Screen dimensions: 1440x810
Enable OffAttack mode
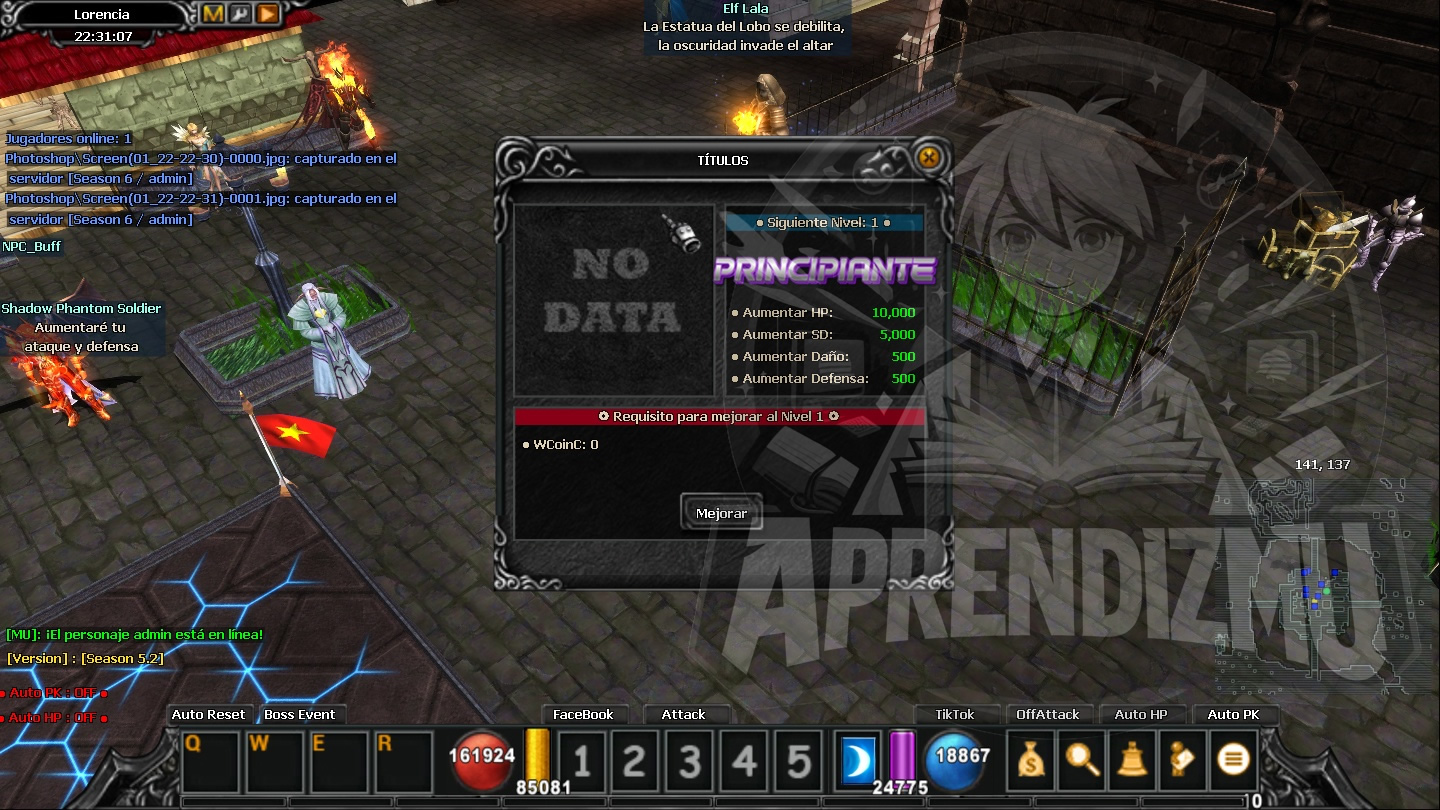click(x=1049, y=714)
